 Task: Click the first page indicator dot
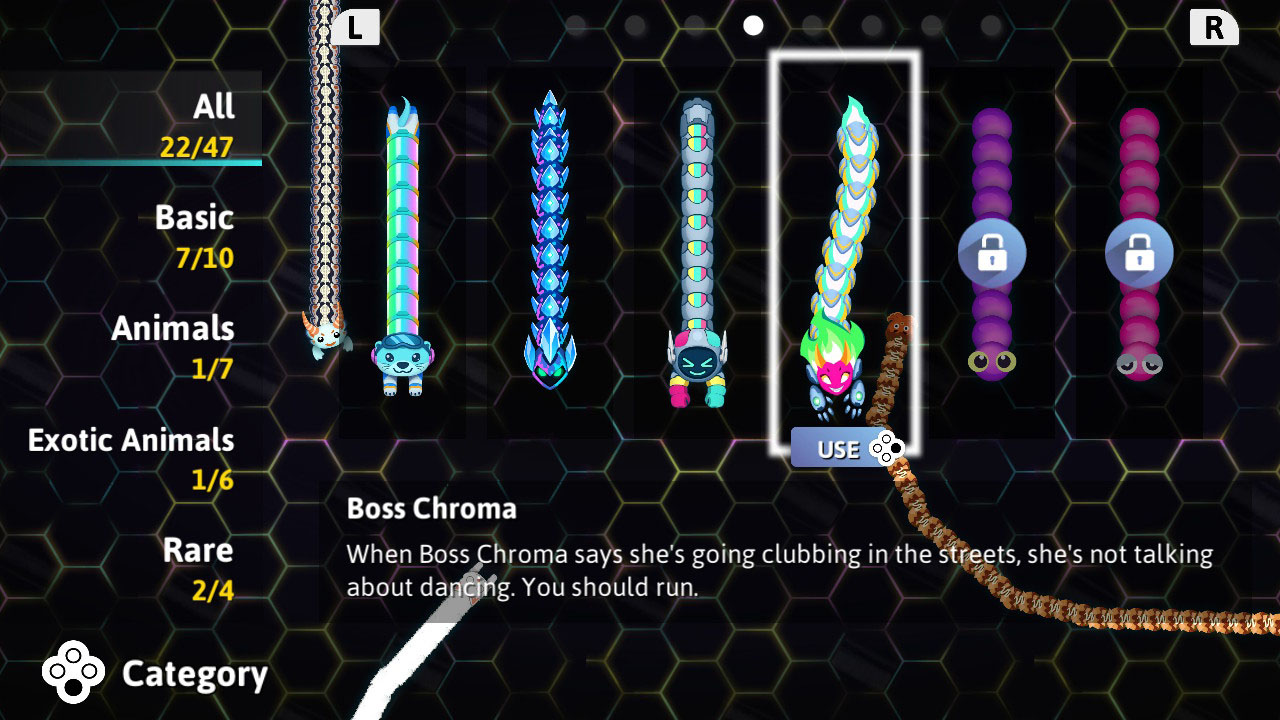coord(575,27)
